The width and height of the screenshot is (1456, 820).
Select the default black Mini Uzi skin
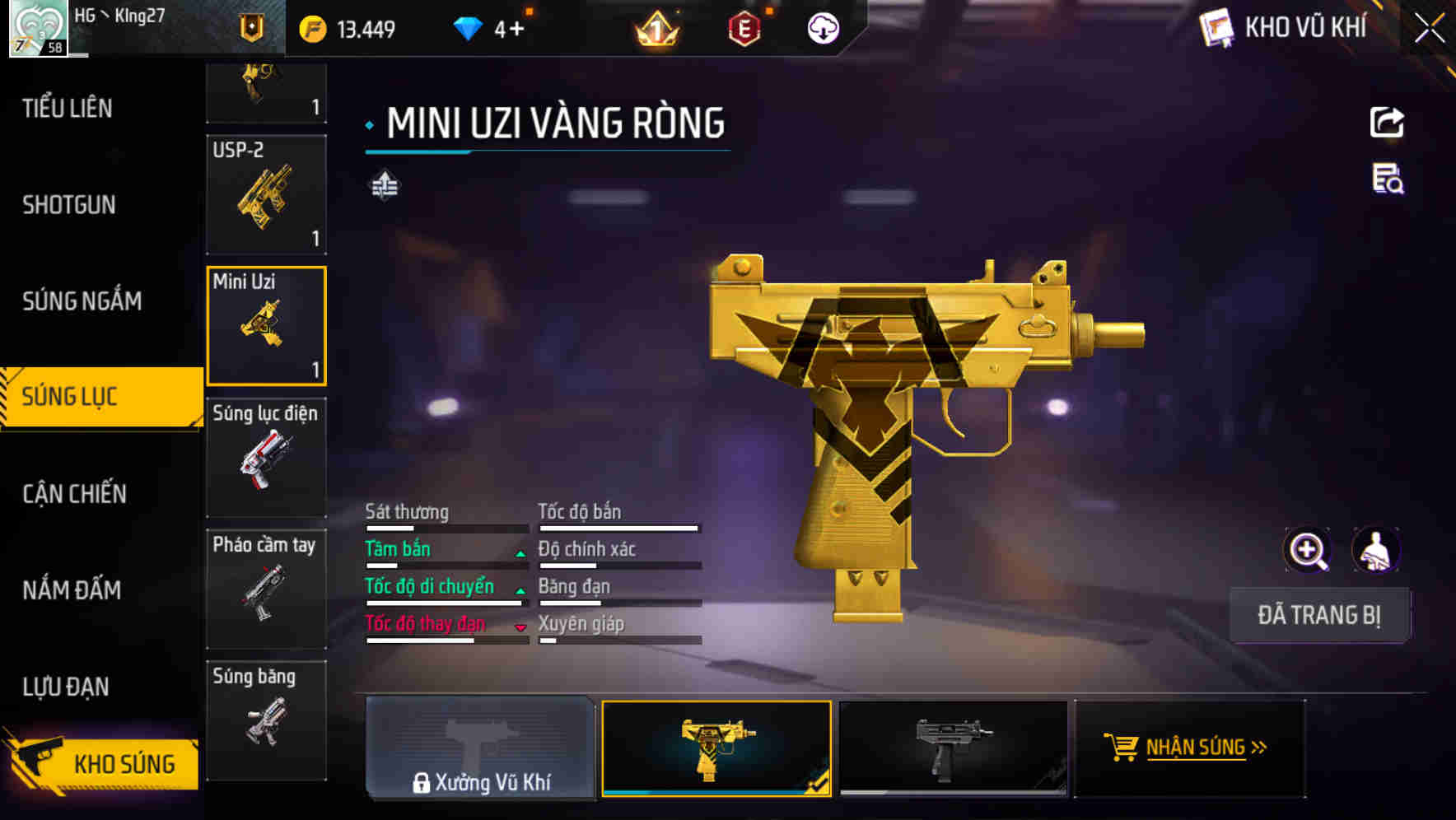[953, 748]
